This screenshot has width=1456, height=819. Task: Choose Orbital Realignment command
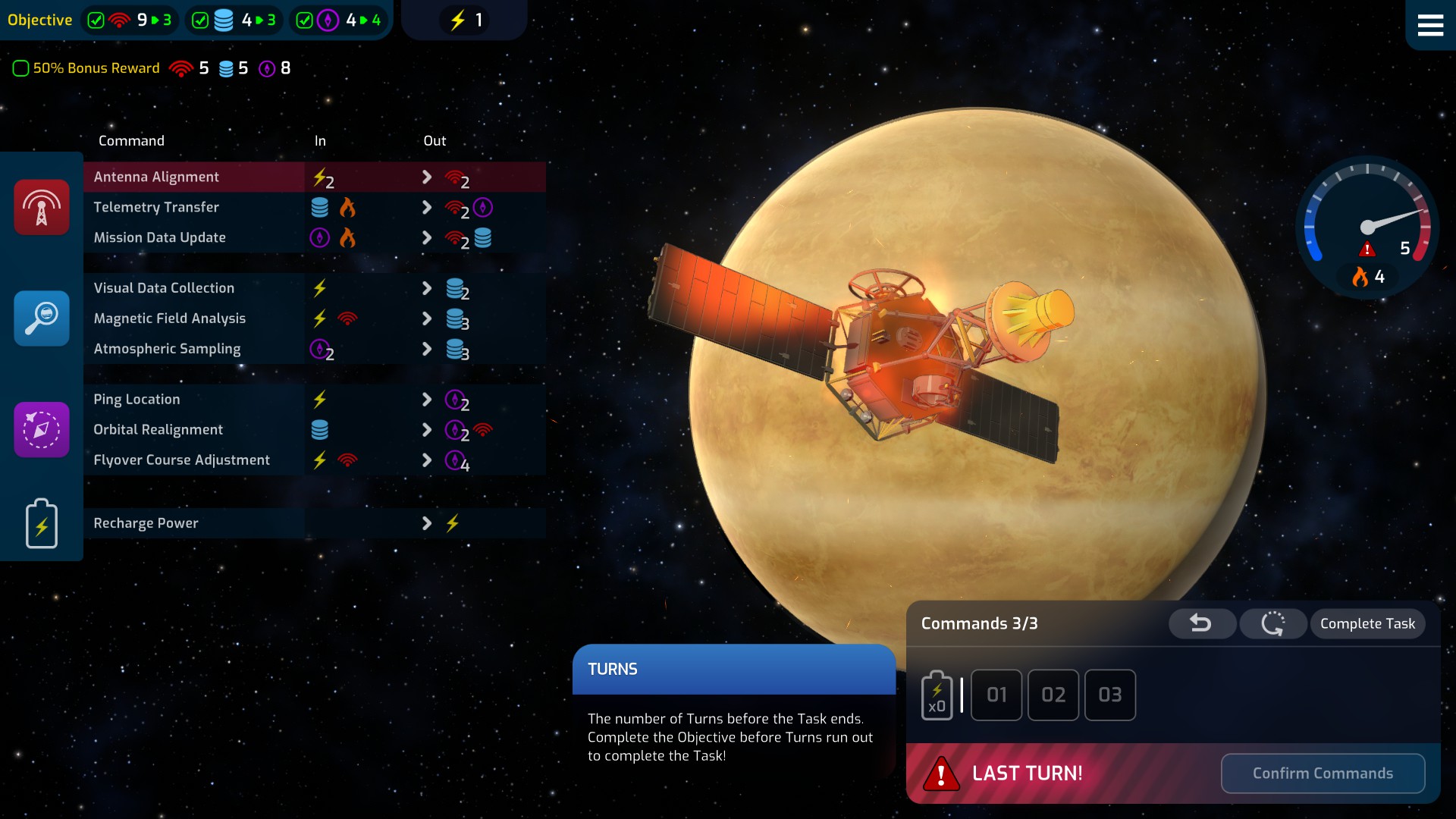(x=158, y=430)
